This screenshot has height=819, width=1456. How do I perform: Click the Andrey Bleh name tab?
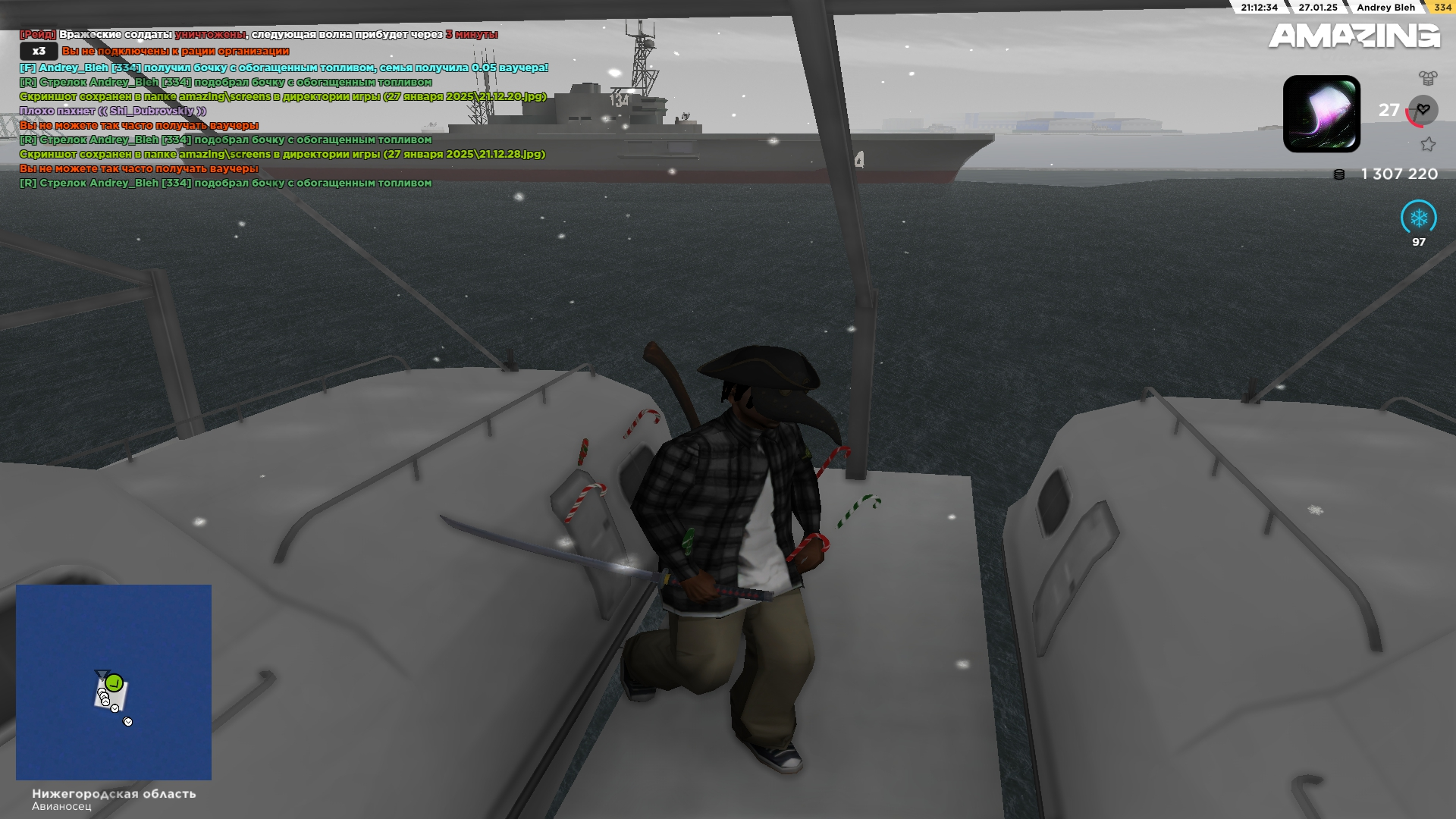(1385, 8)
